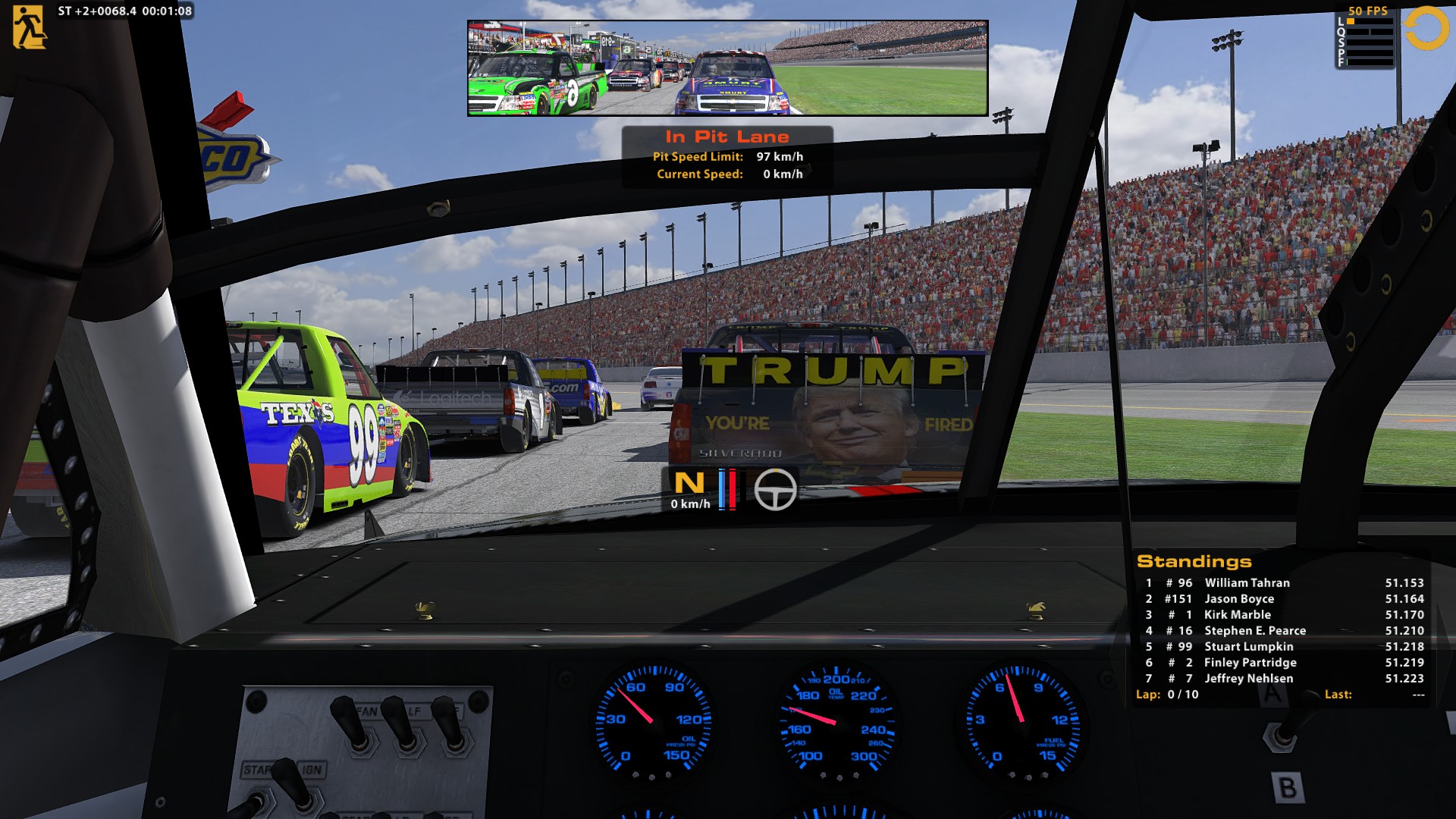
Task: Select William Tahran in the standings list
Action: pyautogui.click(x=1247, y=582)
